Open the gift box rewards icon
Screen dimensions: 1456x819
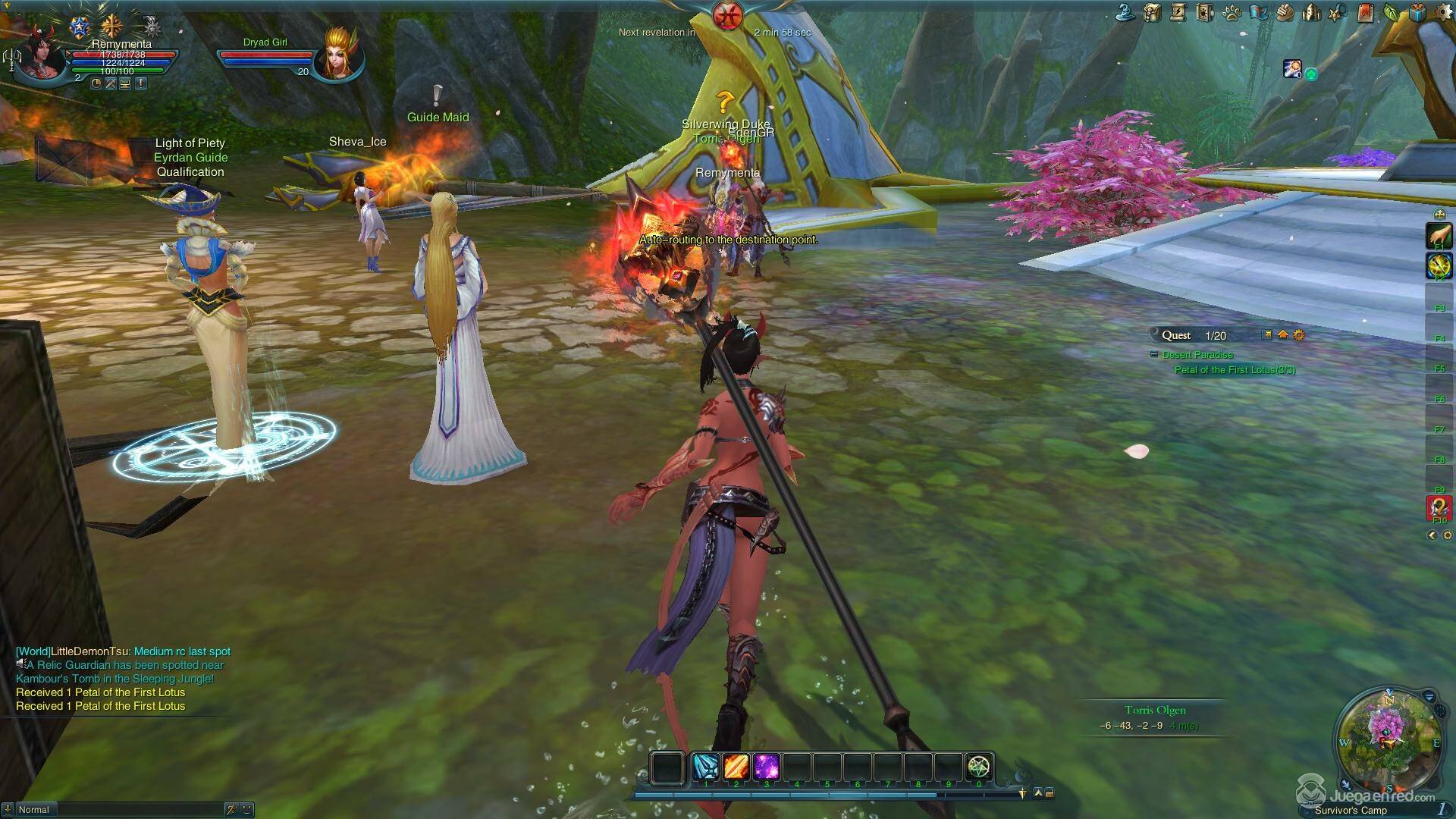[x=1417, y=12]
